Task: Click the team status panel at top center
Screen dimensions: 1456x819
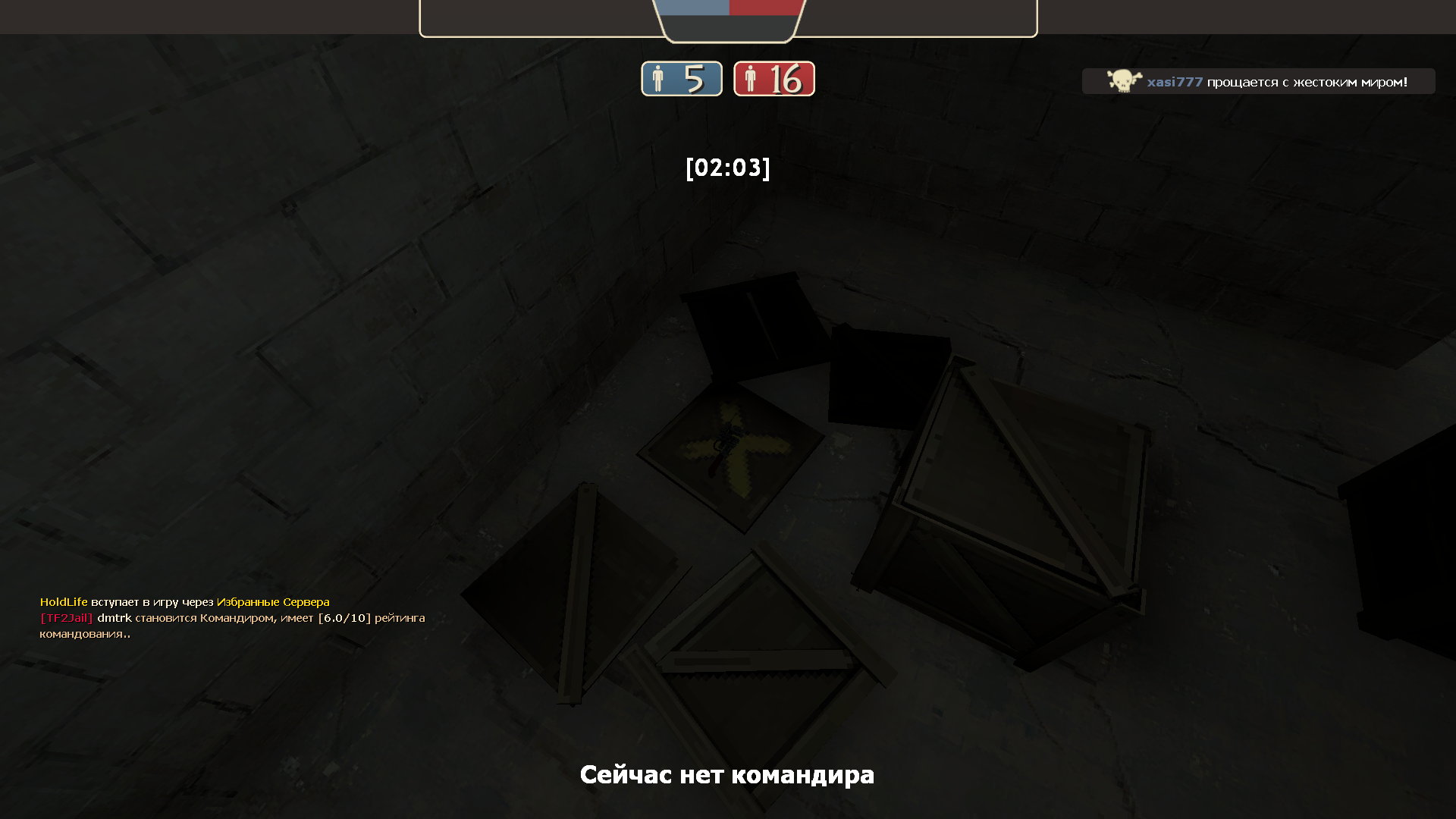Action: click(x=728, y=19)
